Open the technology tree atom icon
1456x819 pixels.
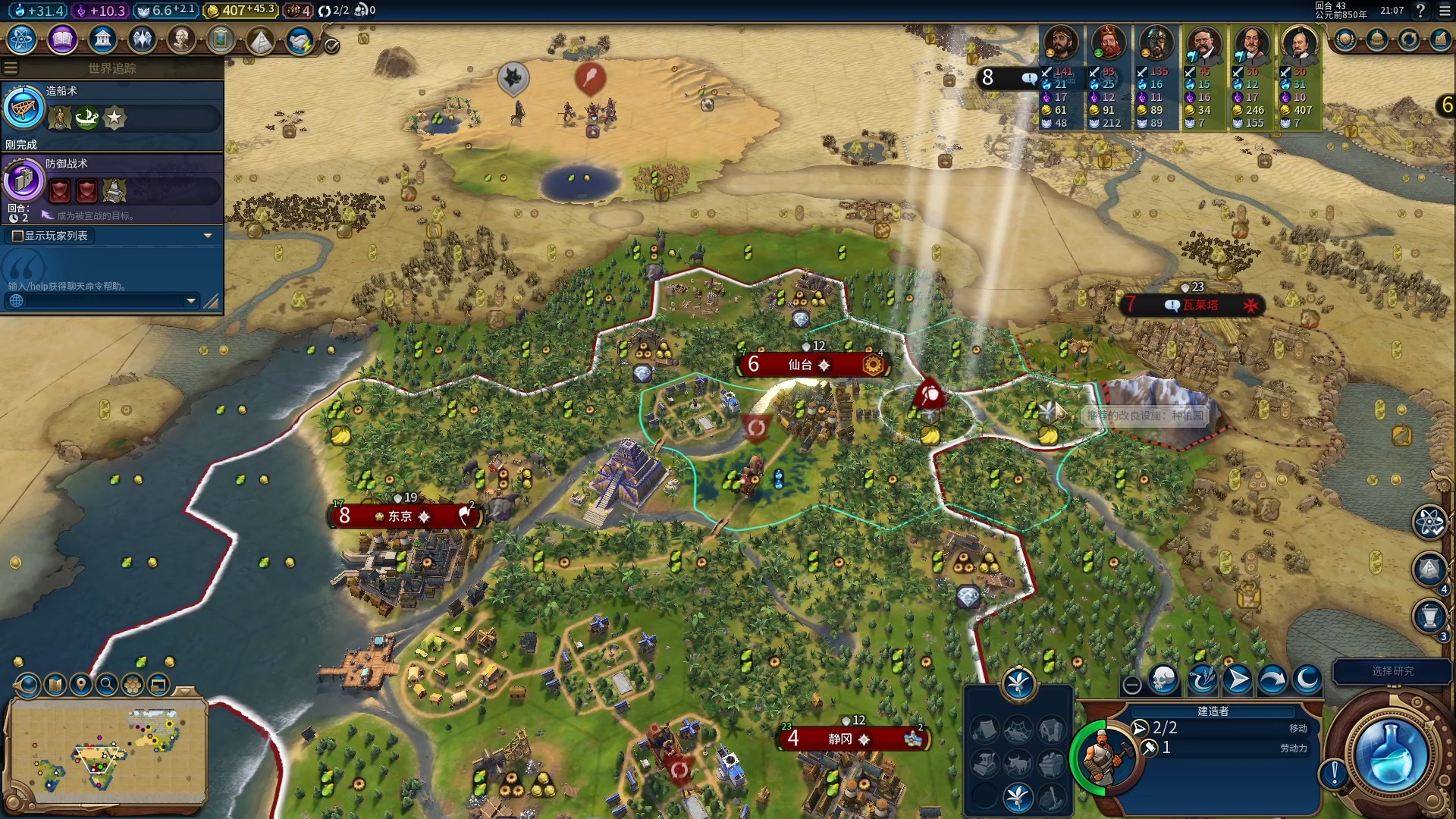[22, 39]
